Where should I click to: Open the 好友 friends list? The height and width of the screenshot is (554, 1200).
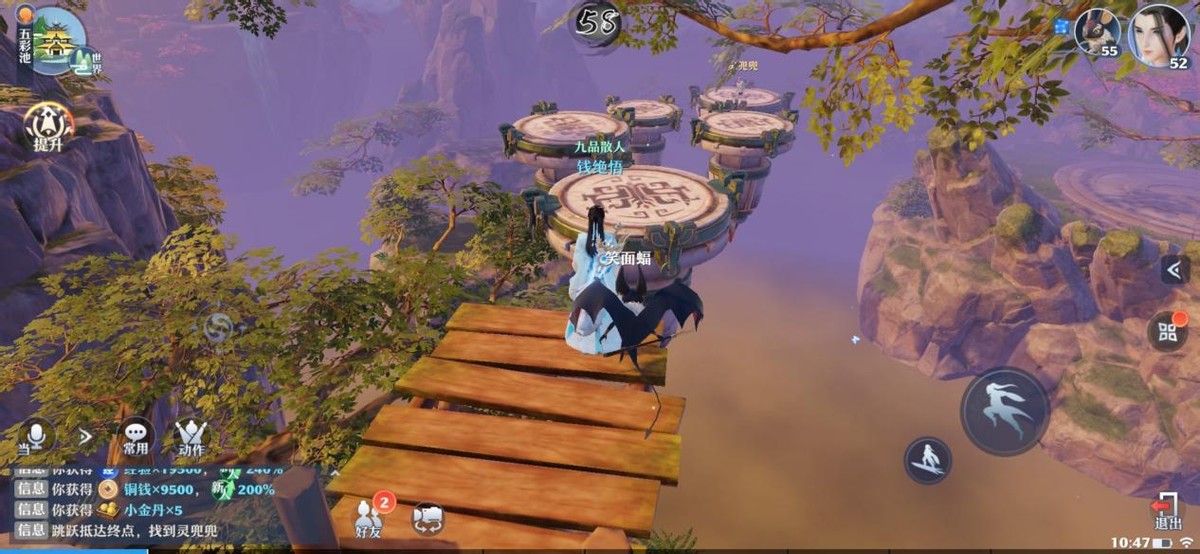click(369, 516)
